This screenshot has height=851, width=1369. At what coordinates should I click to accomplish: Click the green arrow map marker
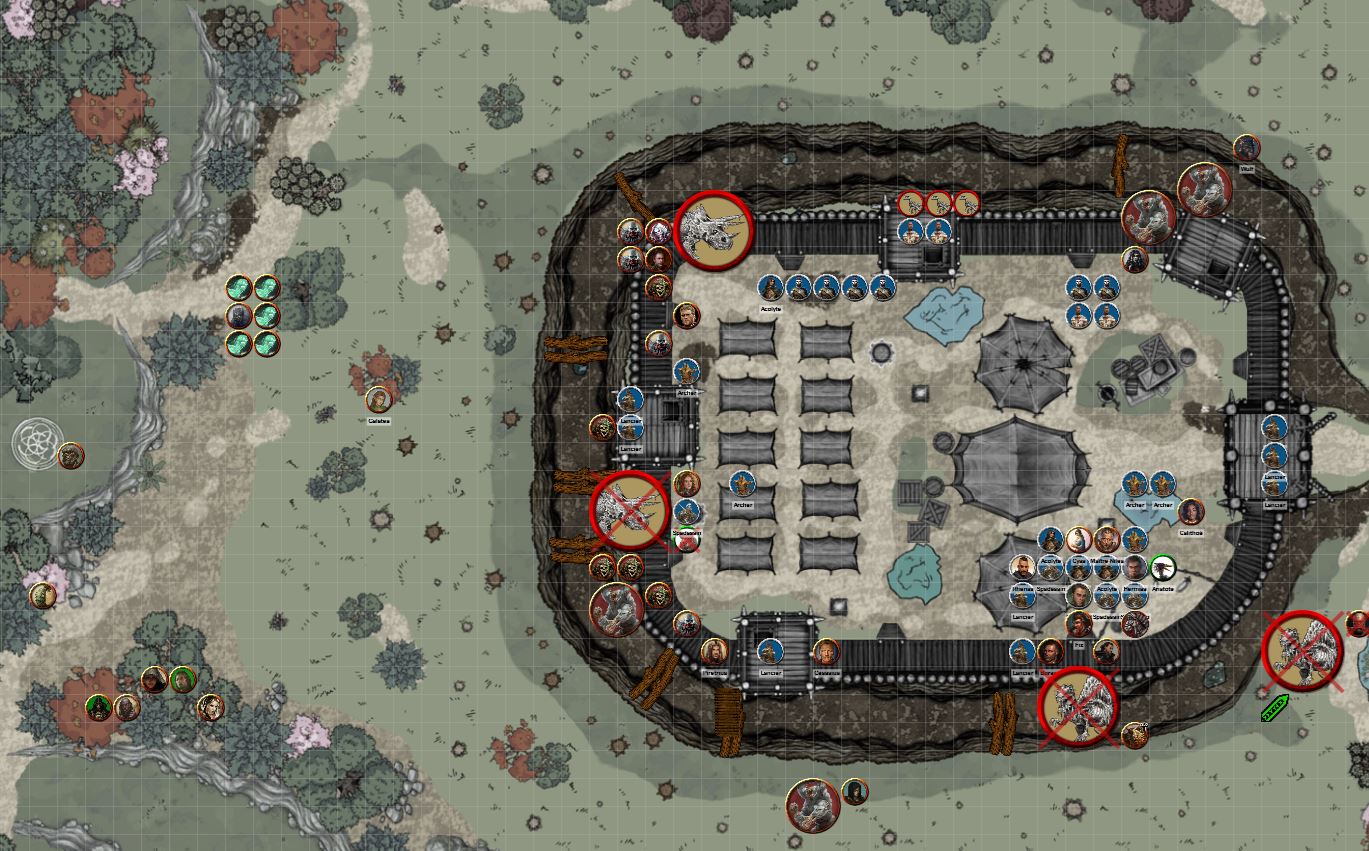coord(1274,708)
